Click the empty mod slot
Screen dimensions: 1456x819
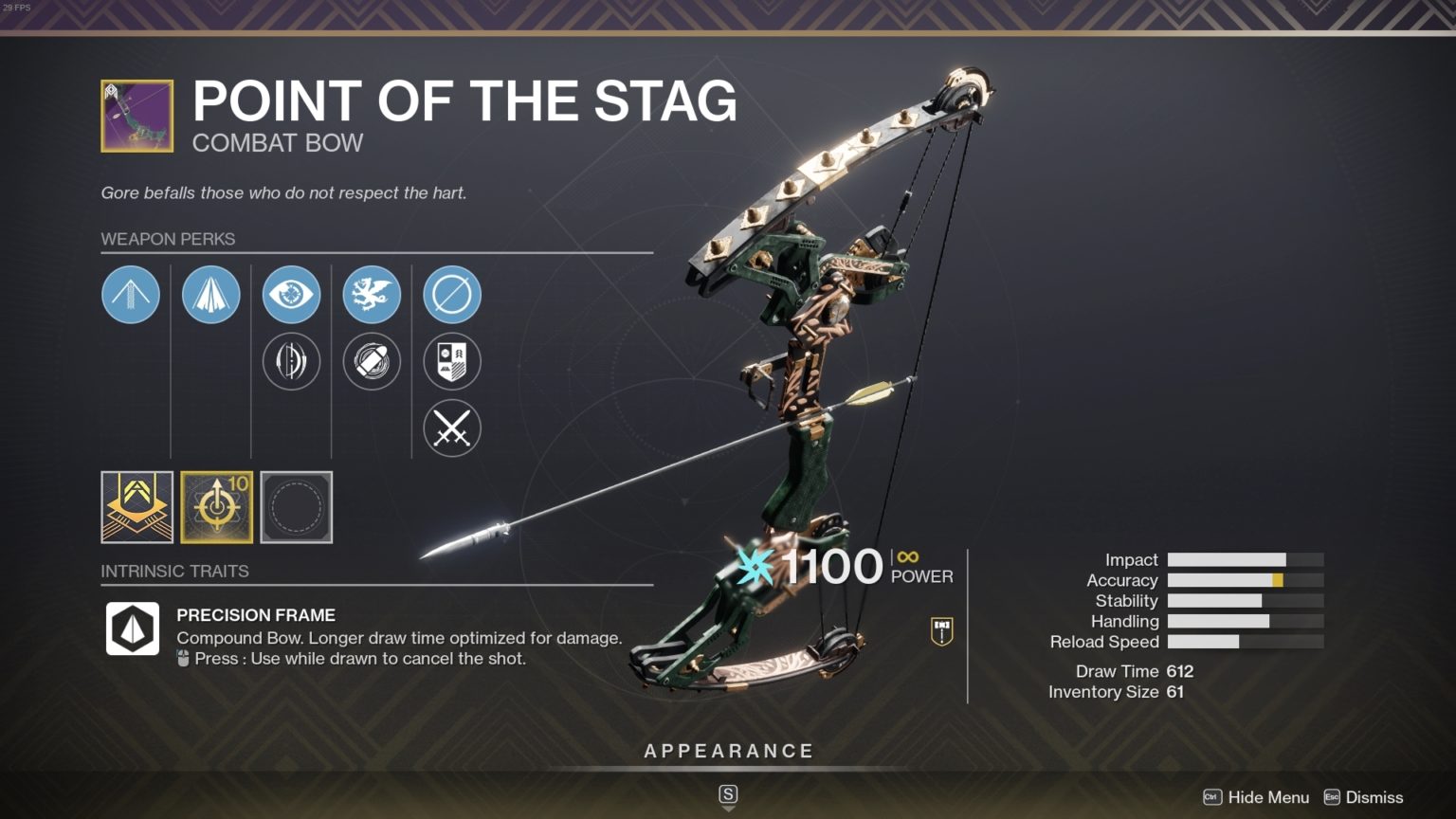coord(297,508)
